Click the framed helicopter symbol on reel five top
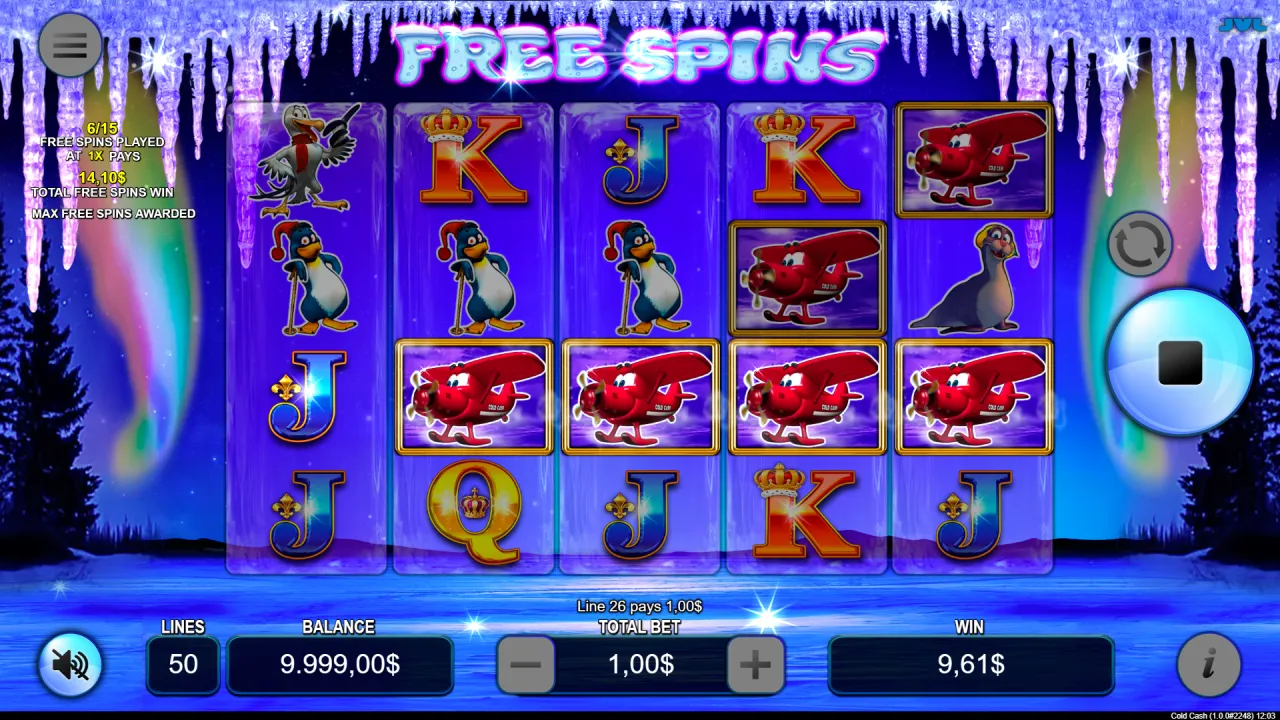 (974, 159)
